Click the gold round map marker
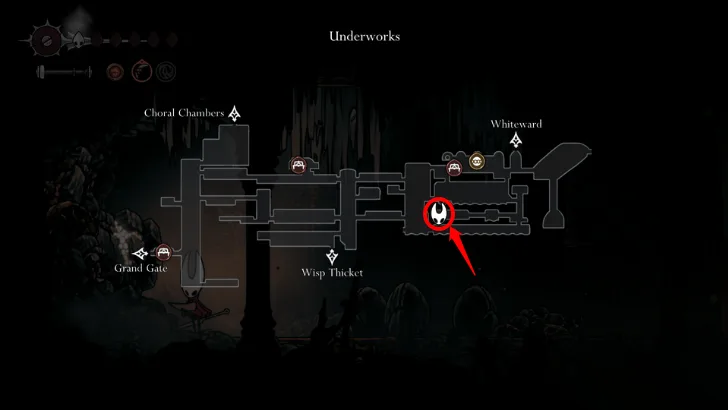This screenshot has height=410, width=728. (477, 161)
